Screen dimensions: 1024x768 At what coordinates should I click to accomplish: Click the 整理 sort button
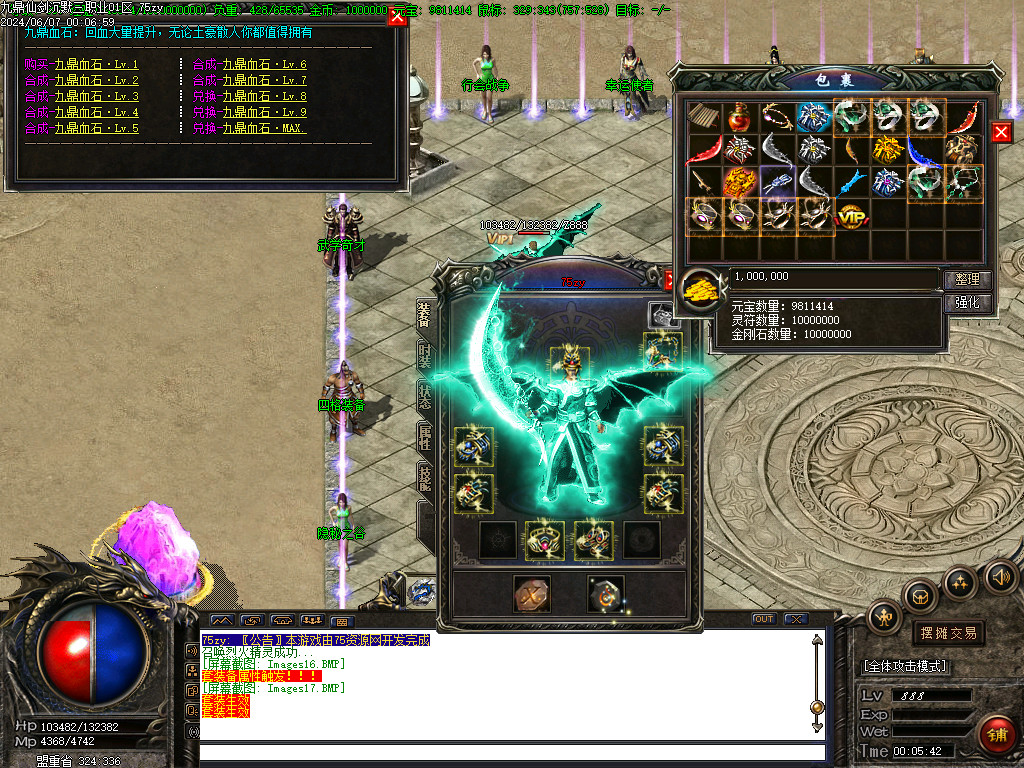[967, 279]
